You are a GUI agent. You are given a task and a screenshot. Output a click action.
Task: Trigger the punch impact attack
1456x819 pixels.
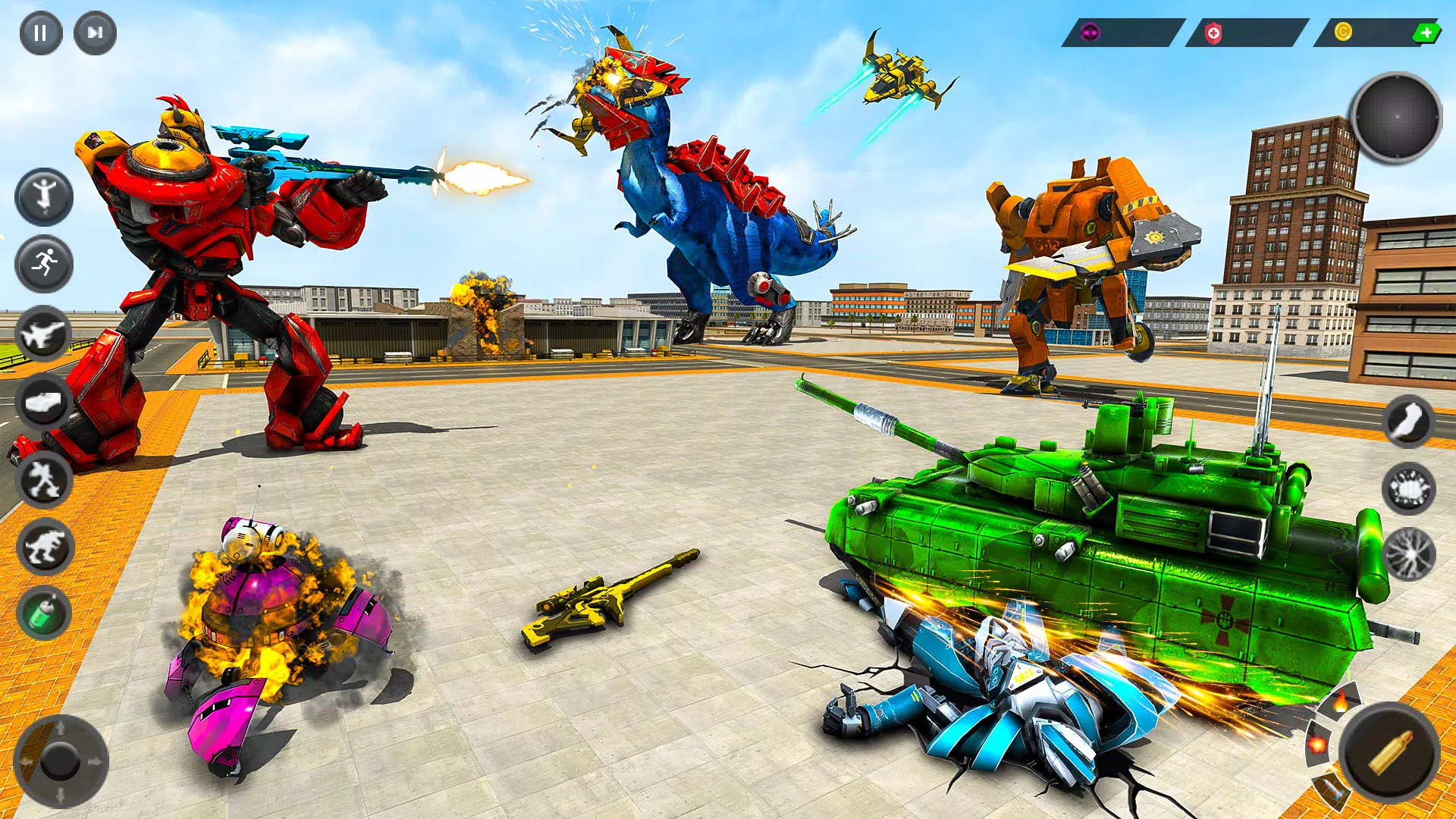click(x=1408, y=489)
